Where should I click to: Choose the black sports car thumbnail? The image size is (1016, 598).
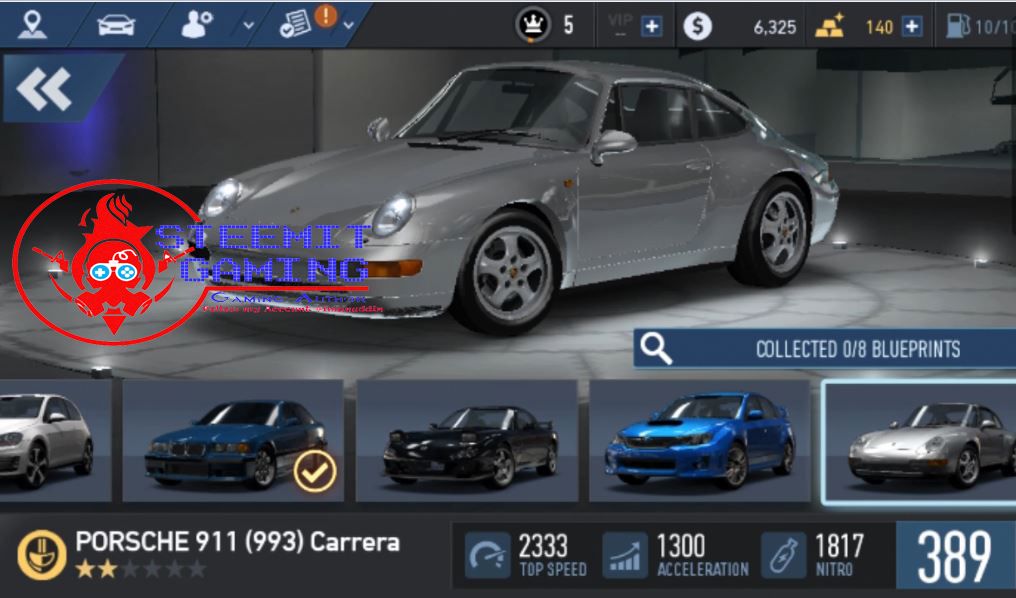coord(466,440)
